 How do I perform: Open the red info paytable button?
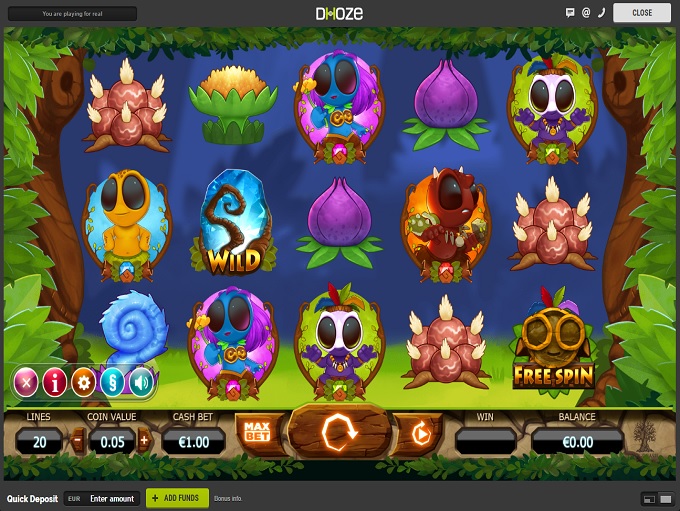pos(55,380)
